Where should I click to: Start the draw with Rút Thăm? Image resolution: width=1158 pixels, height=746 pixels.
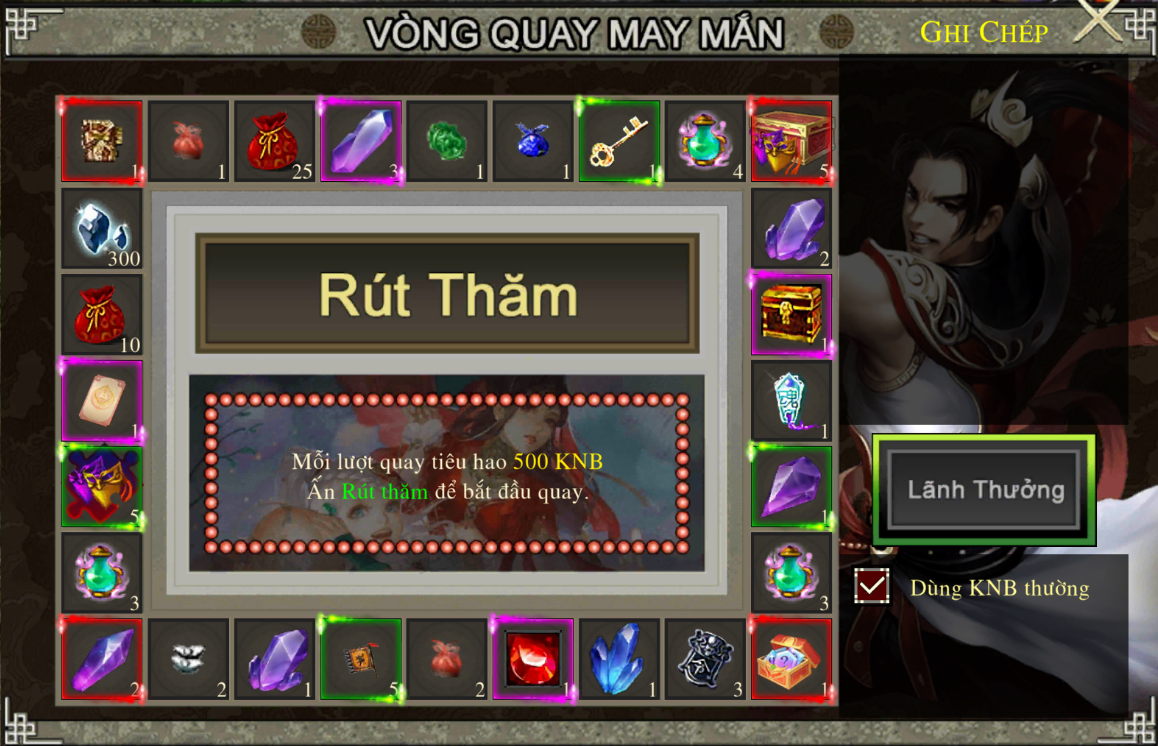click(447, 295)
